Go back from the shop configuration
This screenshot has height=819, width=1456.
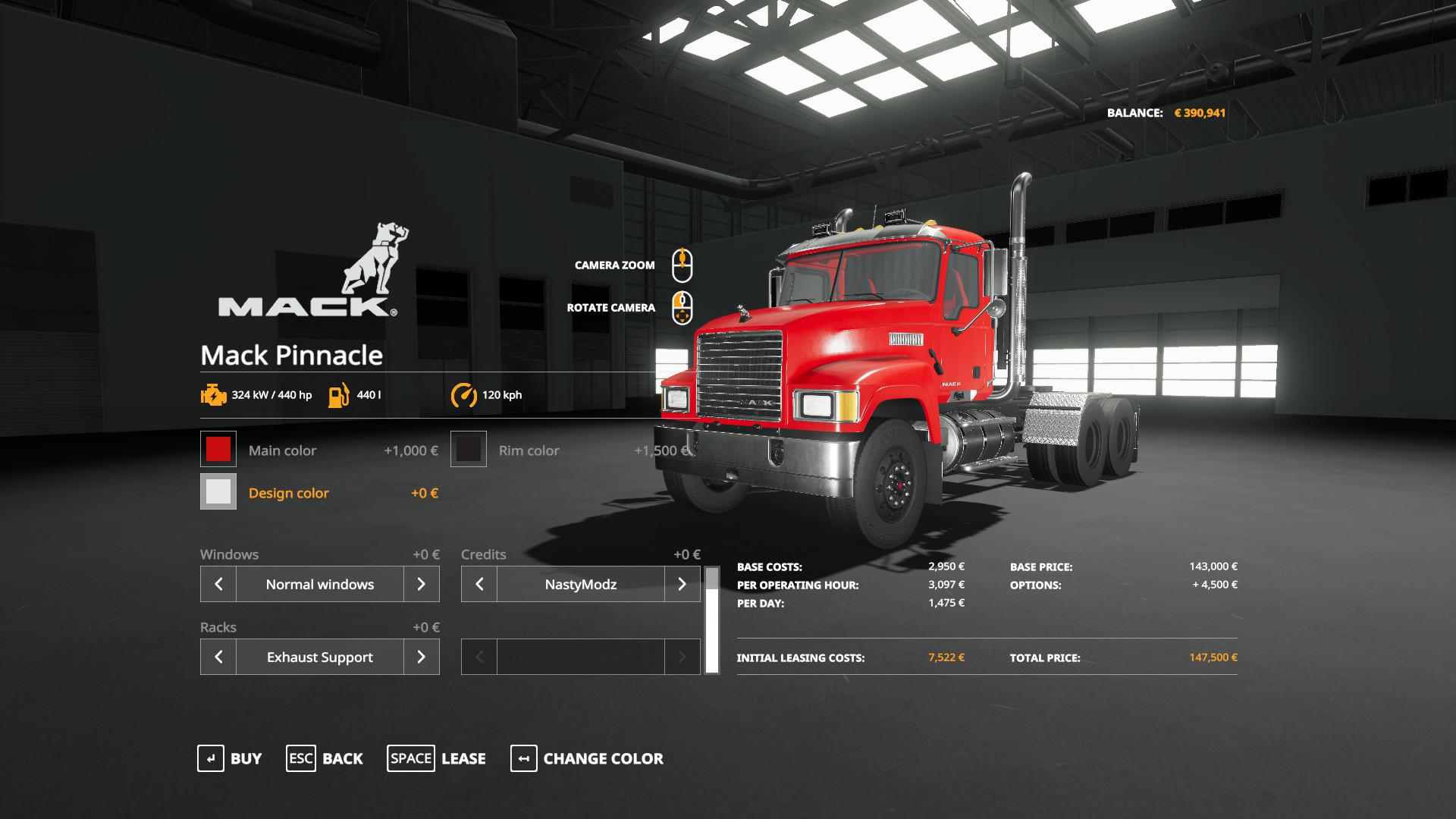pyautogui.click(x=325, y=758)
